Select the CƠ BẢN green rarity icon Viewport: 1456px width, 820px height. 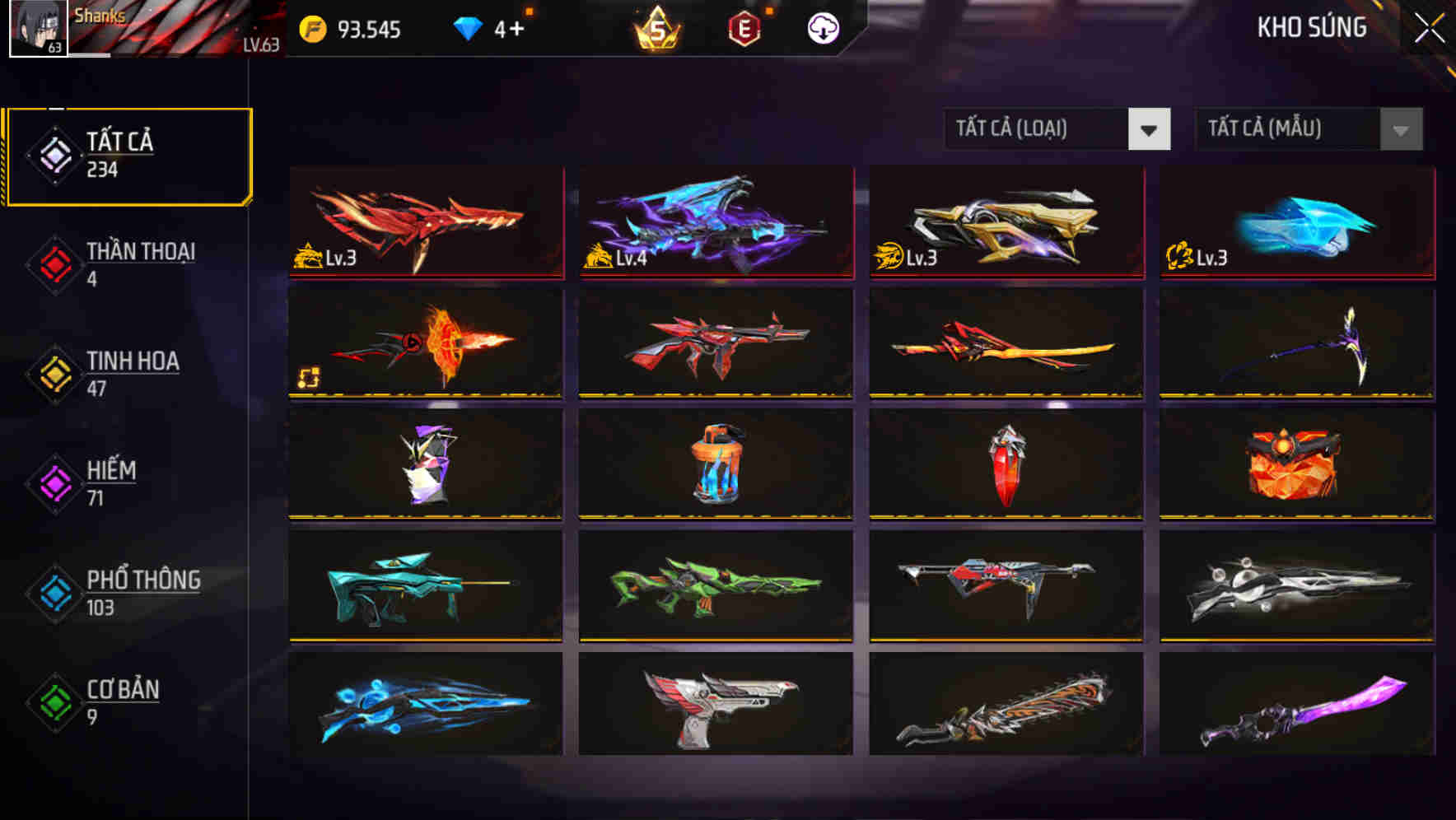(x=54, y=704)
